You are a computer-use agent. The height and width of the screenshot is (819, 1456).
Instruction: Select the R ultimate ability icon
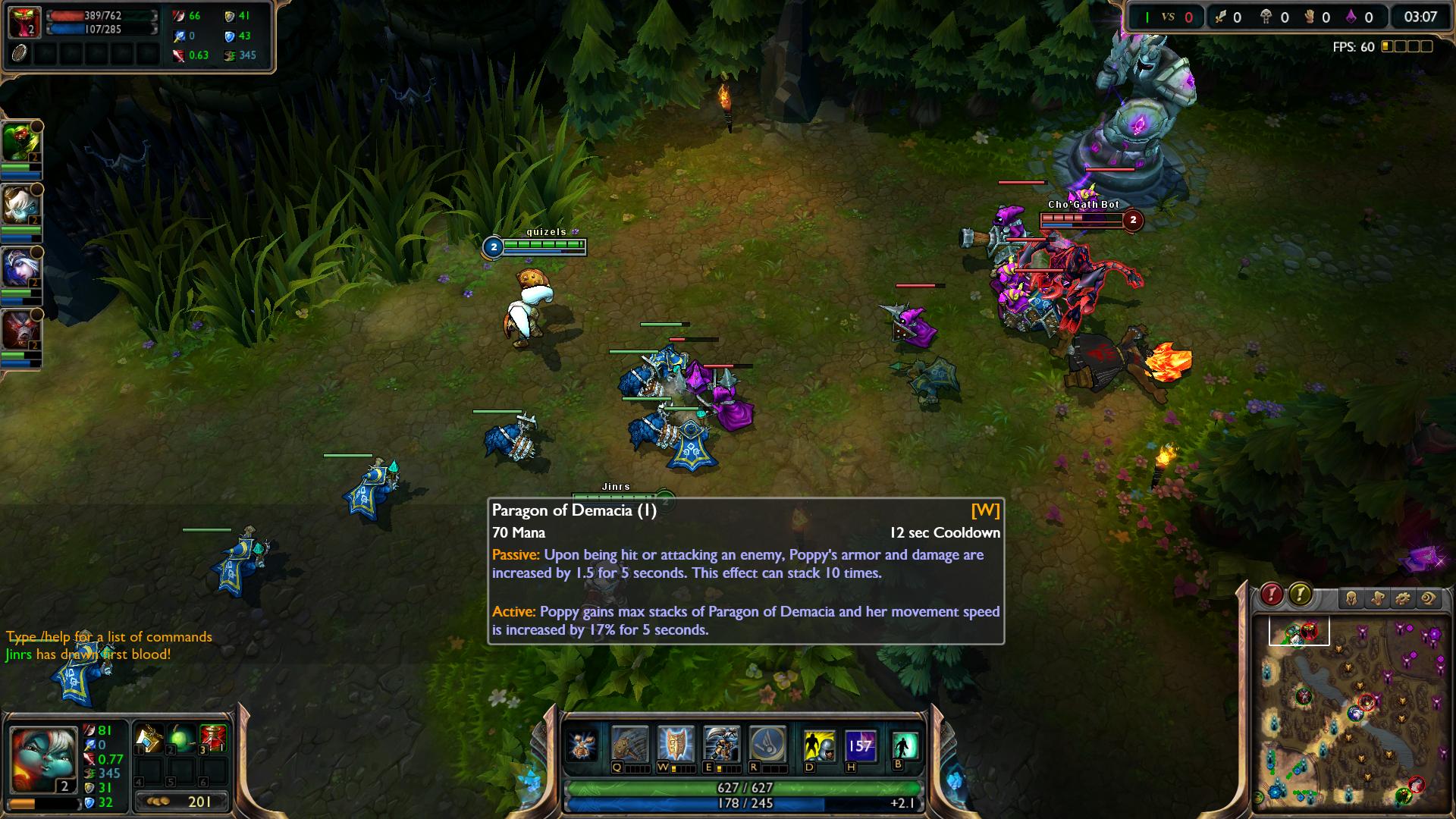766,744
